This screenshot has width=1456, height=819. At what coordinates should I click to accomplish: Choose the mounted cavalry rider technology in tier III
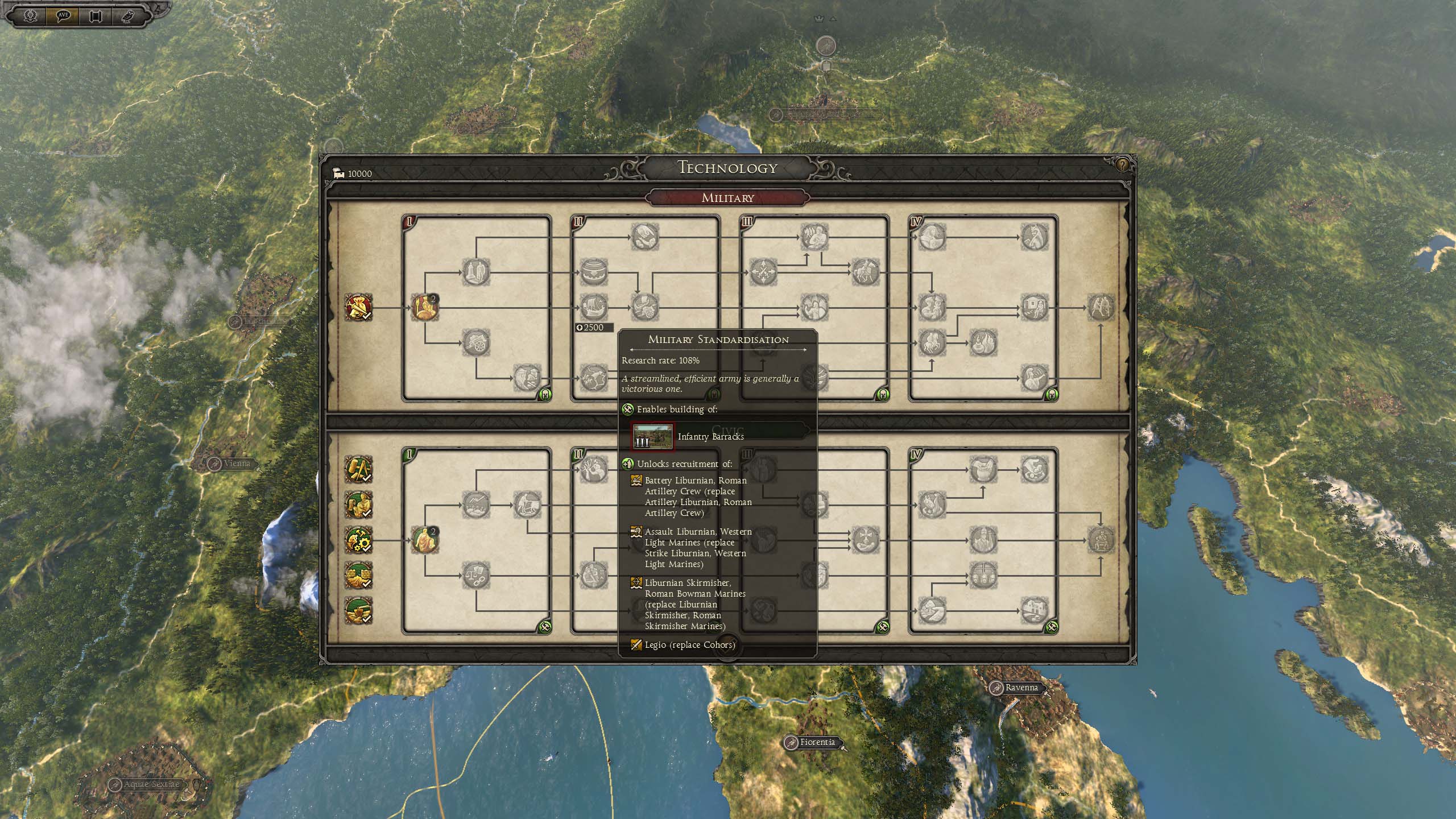865,272
